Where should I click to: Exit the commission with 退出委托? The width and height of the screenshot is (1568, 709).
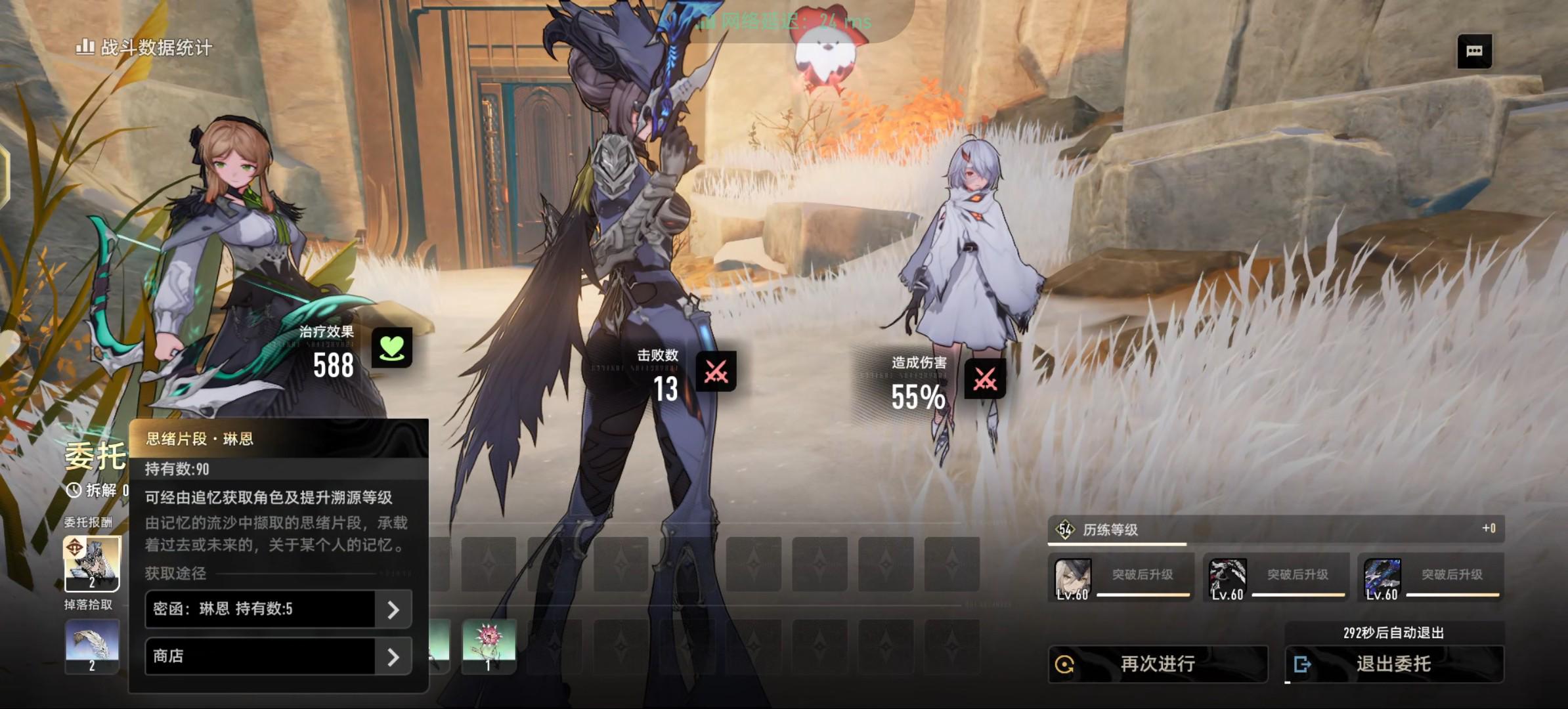coord(1393,664)
